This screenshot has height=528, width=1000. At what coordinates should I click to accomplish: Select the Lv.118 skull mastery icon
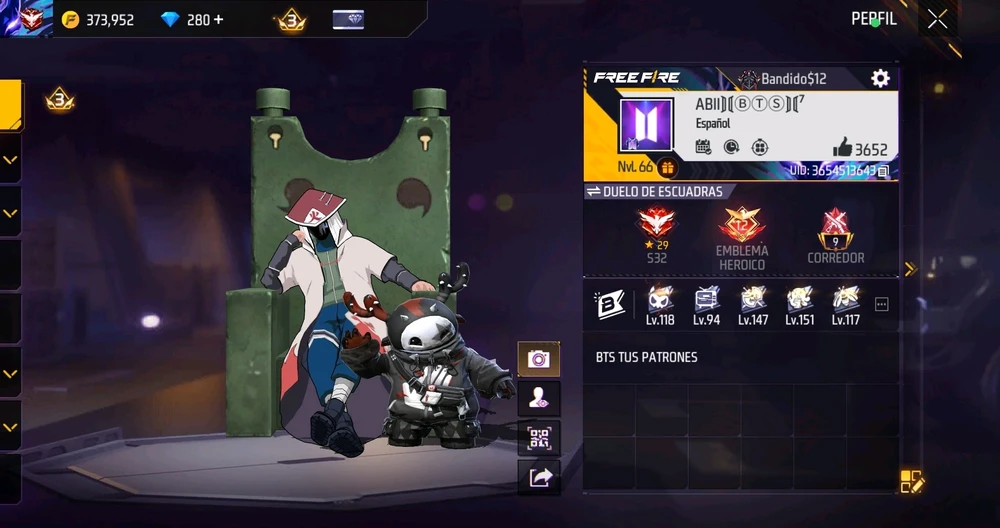(659, 300)
